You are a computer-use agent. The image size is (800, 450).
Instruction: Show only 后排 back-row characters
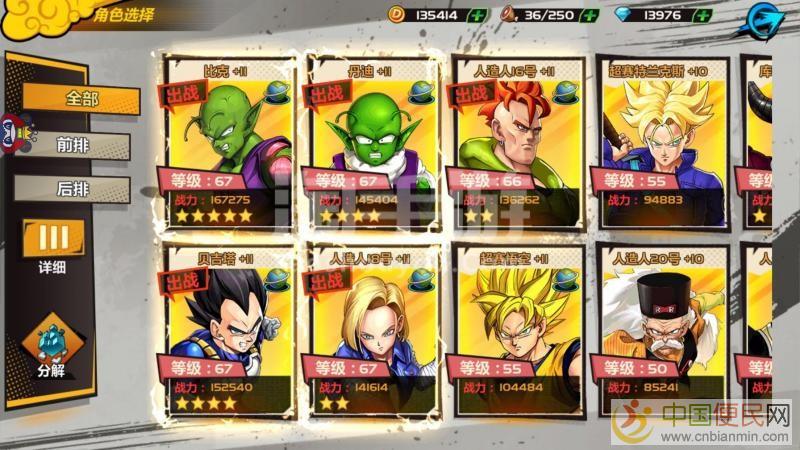[x=73, y=188]
